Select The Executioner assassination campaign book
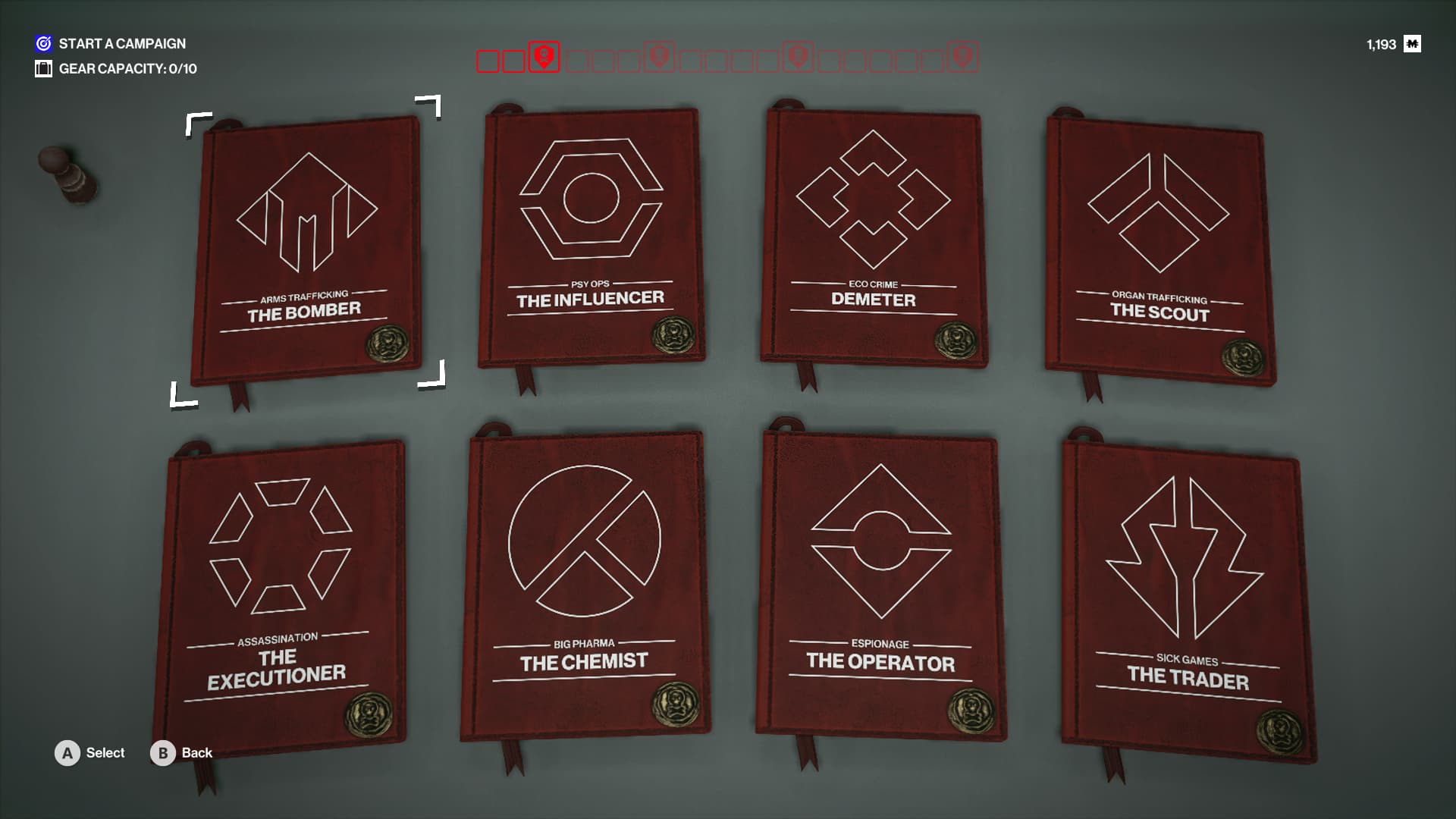The image size is (1456, 819). tap(279, 591)
